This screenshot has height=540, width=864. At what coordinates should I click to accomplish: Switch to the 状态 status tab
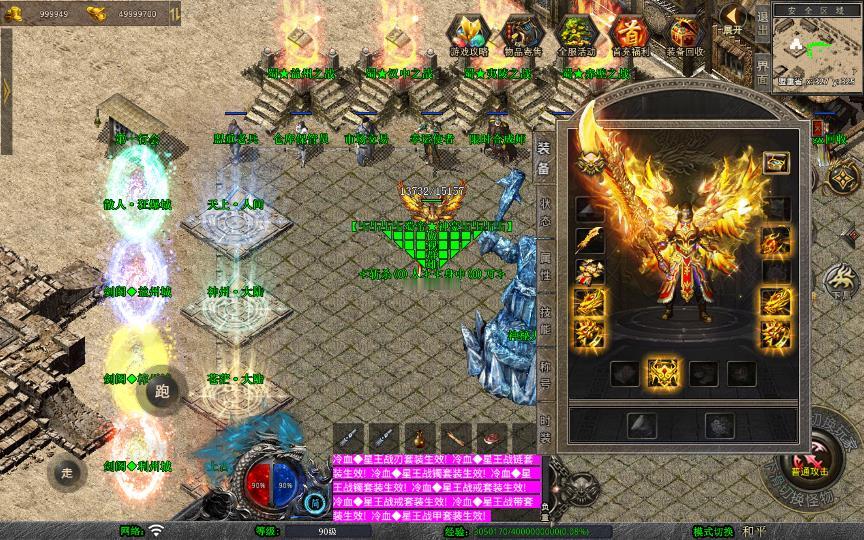[544, 212]
